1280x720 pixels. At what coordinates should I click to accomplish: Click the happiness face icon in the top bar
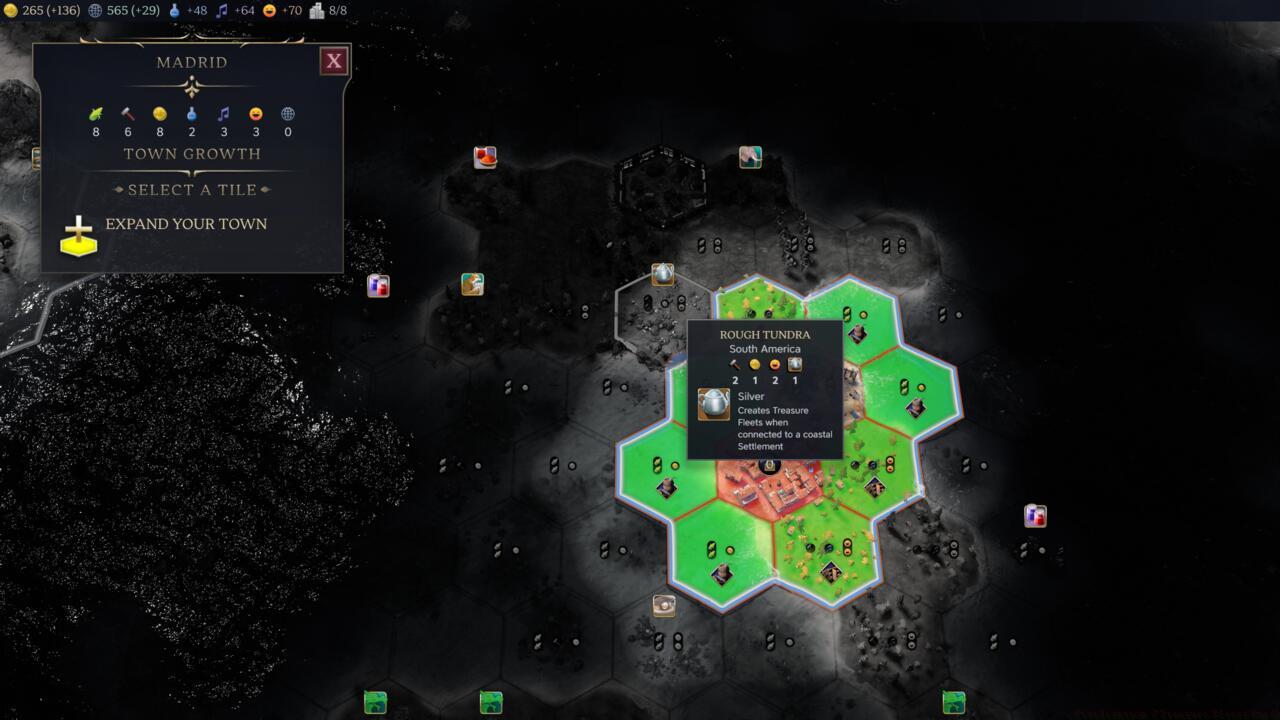(x=269, y=9)
